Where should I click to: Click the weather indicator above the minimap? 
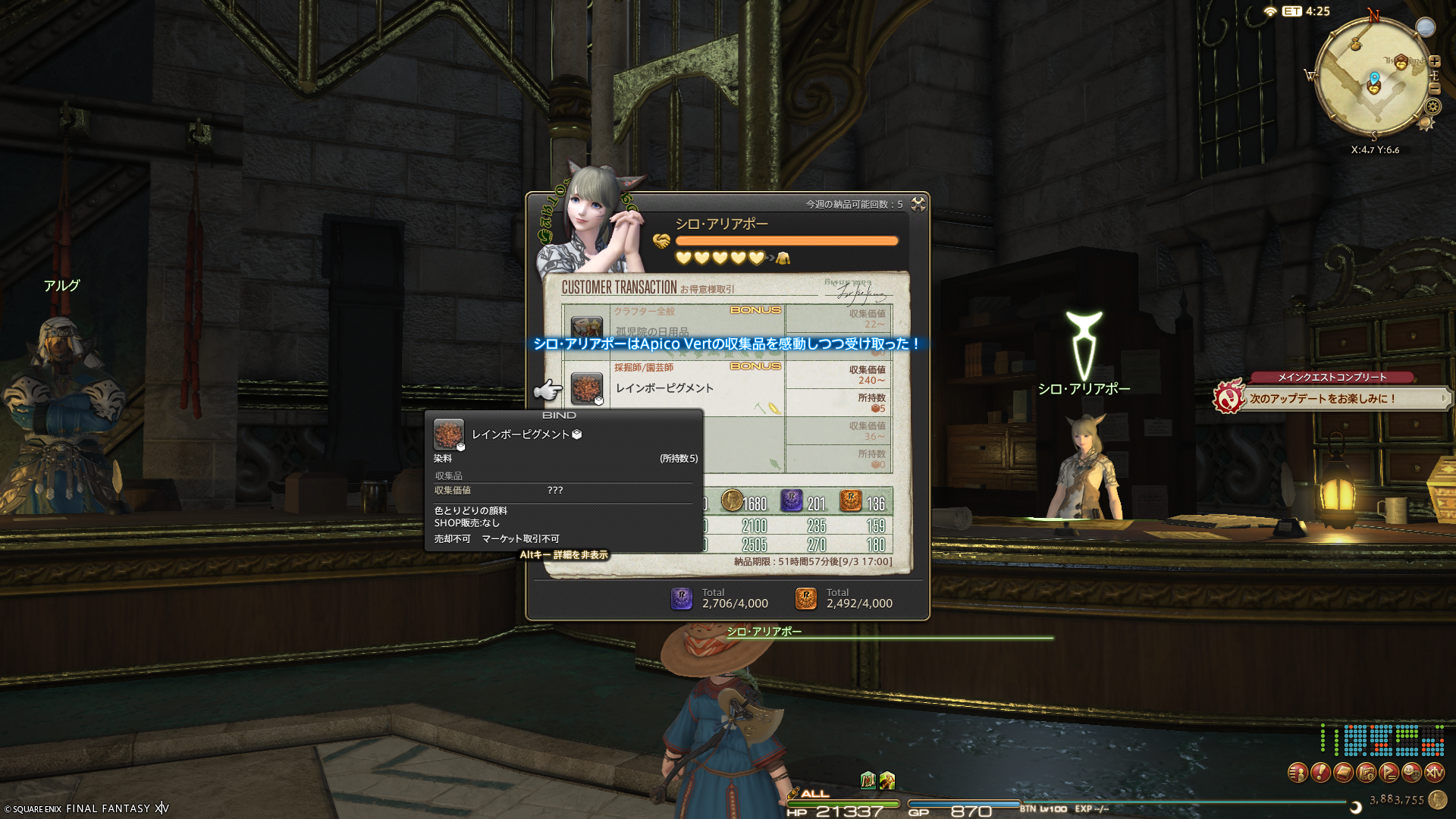(1426, 27)
